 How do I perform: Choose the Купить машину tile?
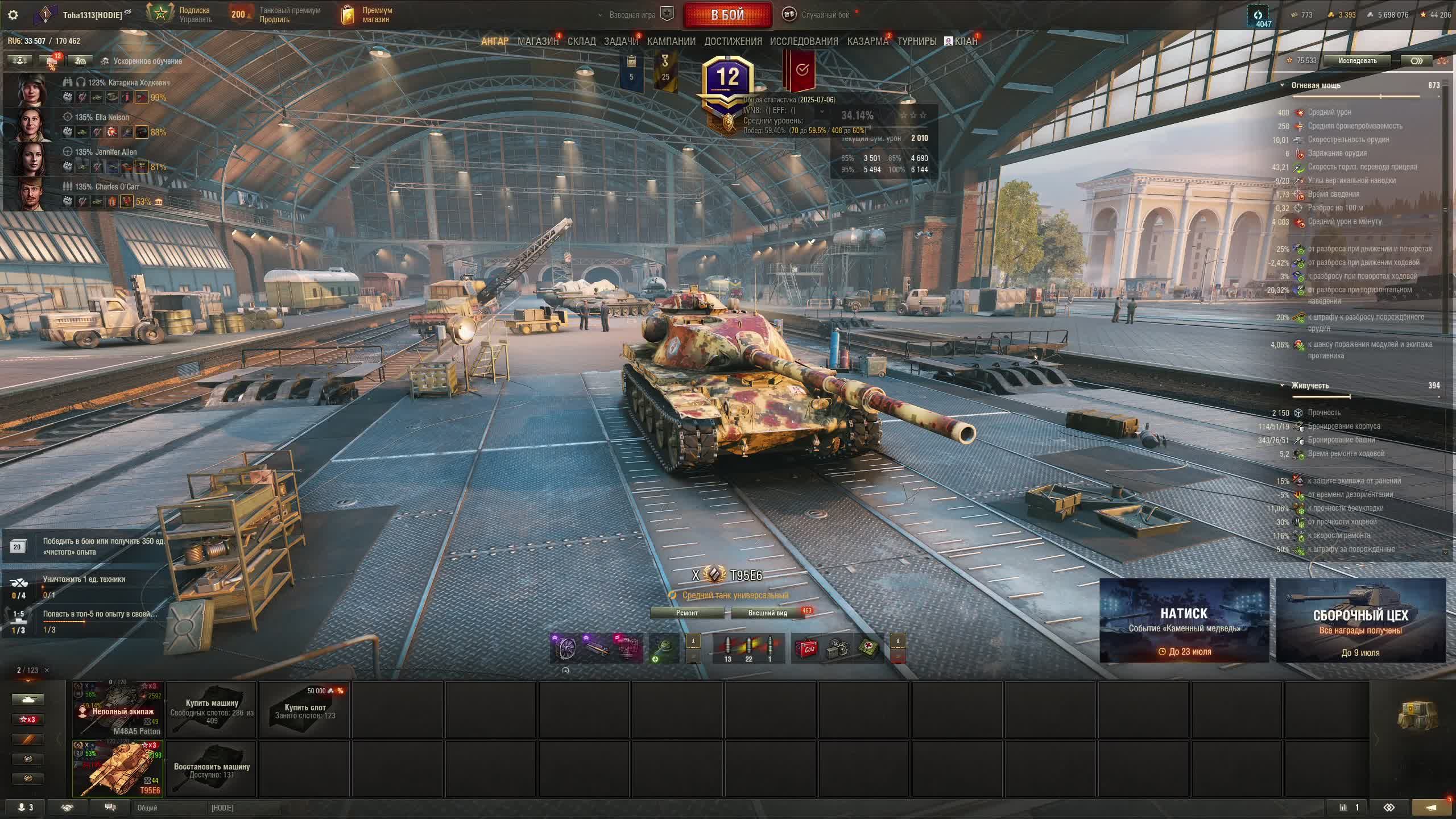pyautogui.click(x=212, y=709)
